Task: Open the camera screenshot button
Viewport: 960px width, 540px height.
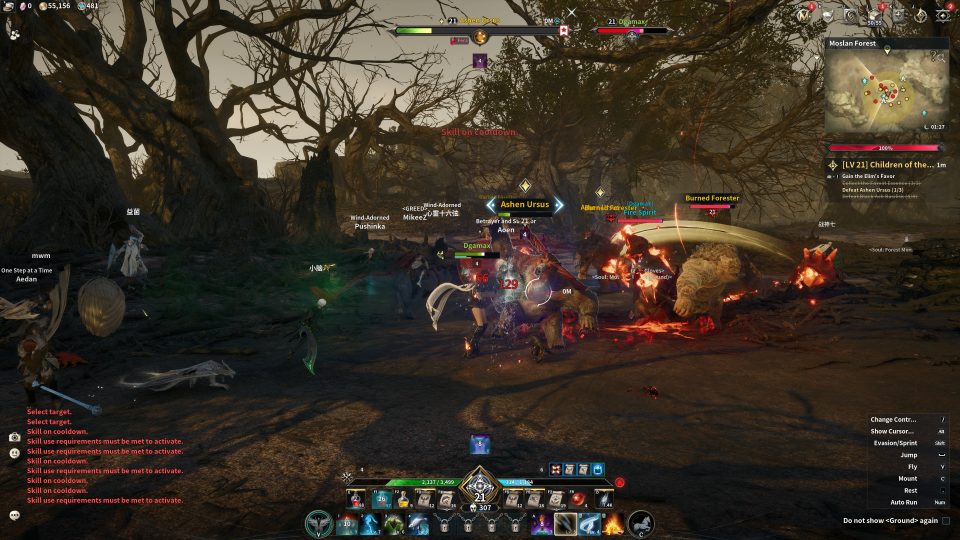Action: [15, 437]
